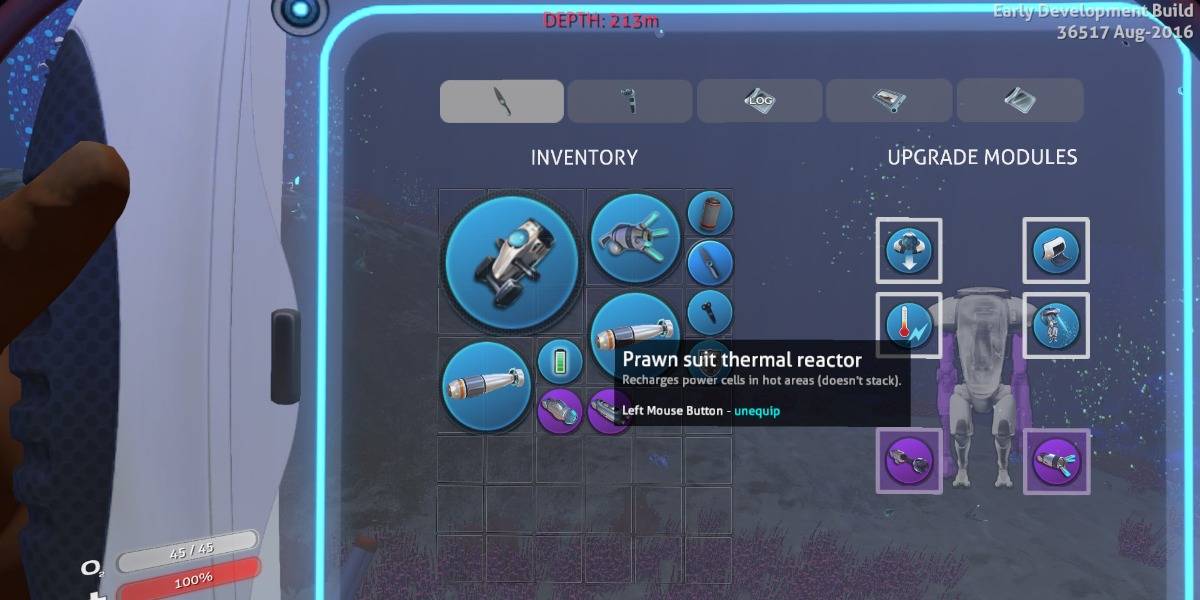Screen dimensions: 1200x600
Task: Click the purple right arm slot with prongs
Action: click(x=1056, y=461)
